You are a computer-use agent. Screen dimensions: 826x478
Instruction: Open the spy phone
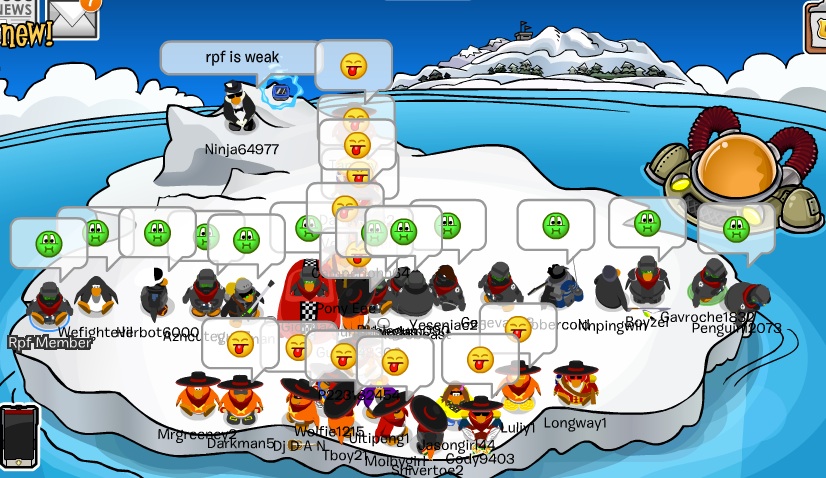pos(18,436)
